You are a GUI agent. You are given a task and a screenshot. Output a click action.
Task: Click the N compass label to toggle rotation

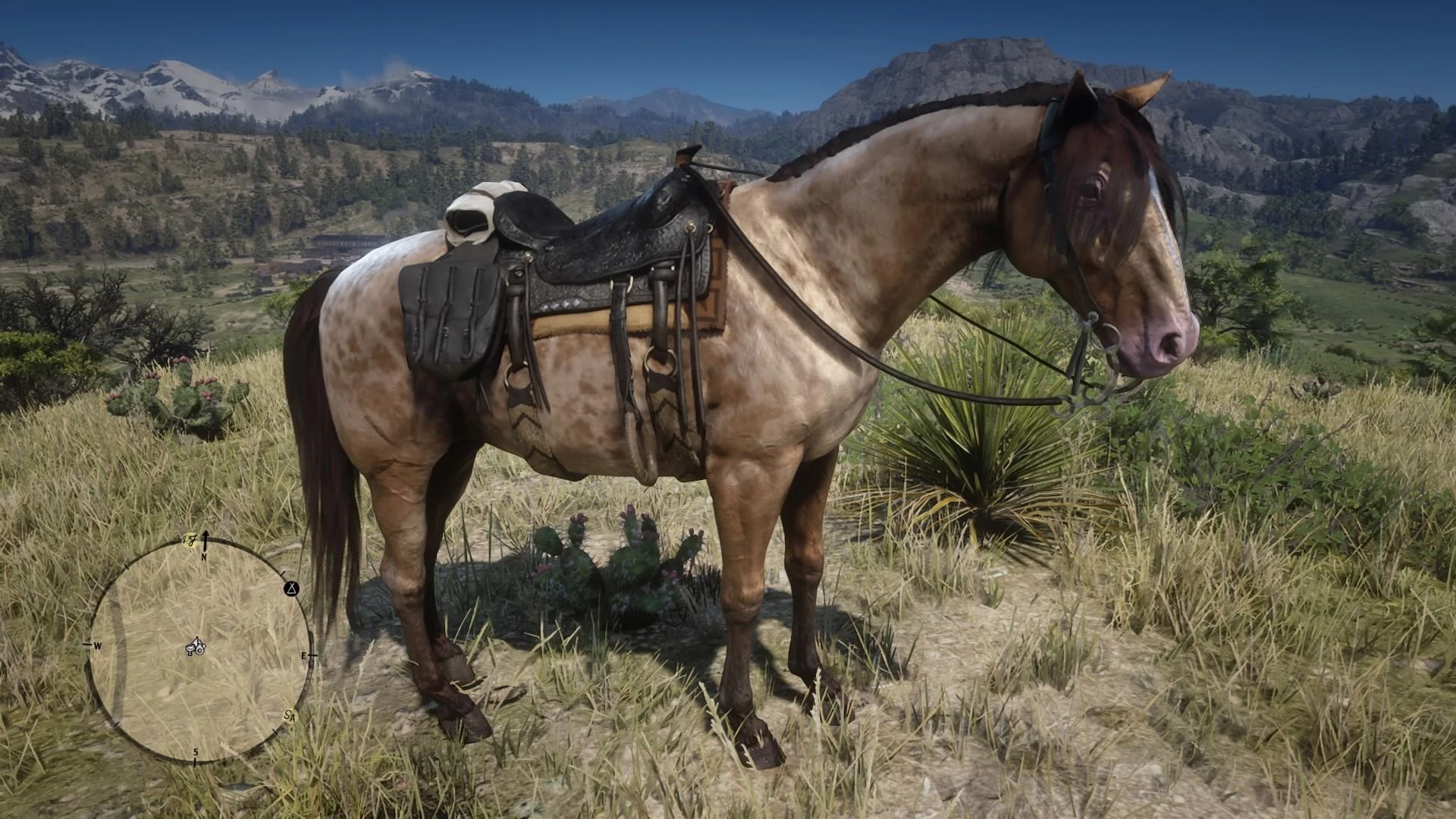click(204, 556)
